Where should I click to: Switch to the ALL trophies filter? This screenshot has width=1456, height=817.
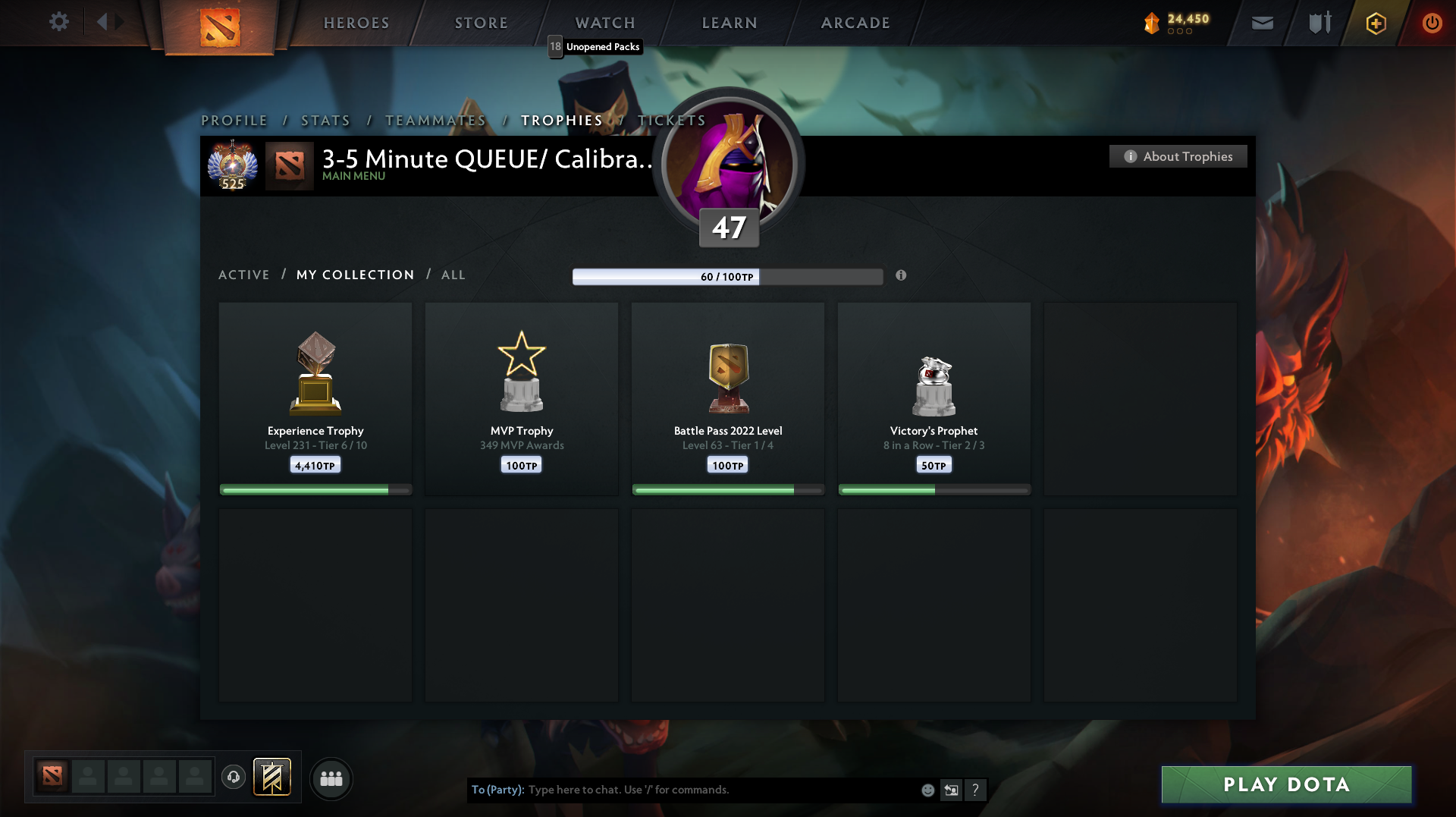453,275
